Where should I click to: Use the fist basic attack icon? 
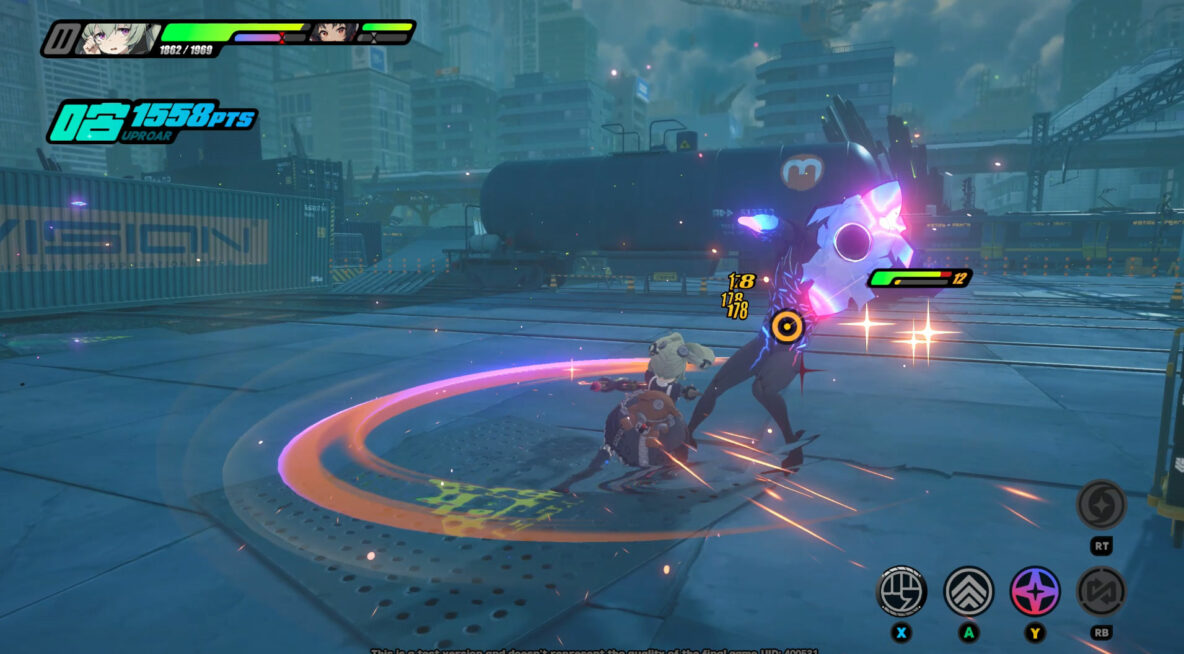[901, 591]
